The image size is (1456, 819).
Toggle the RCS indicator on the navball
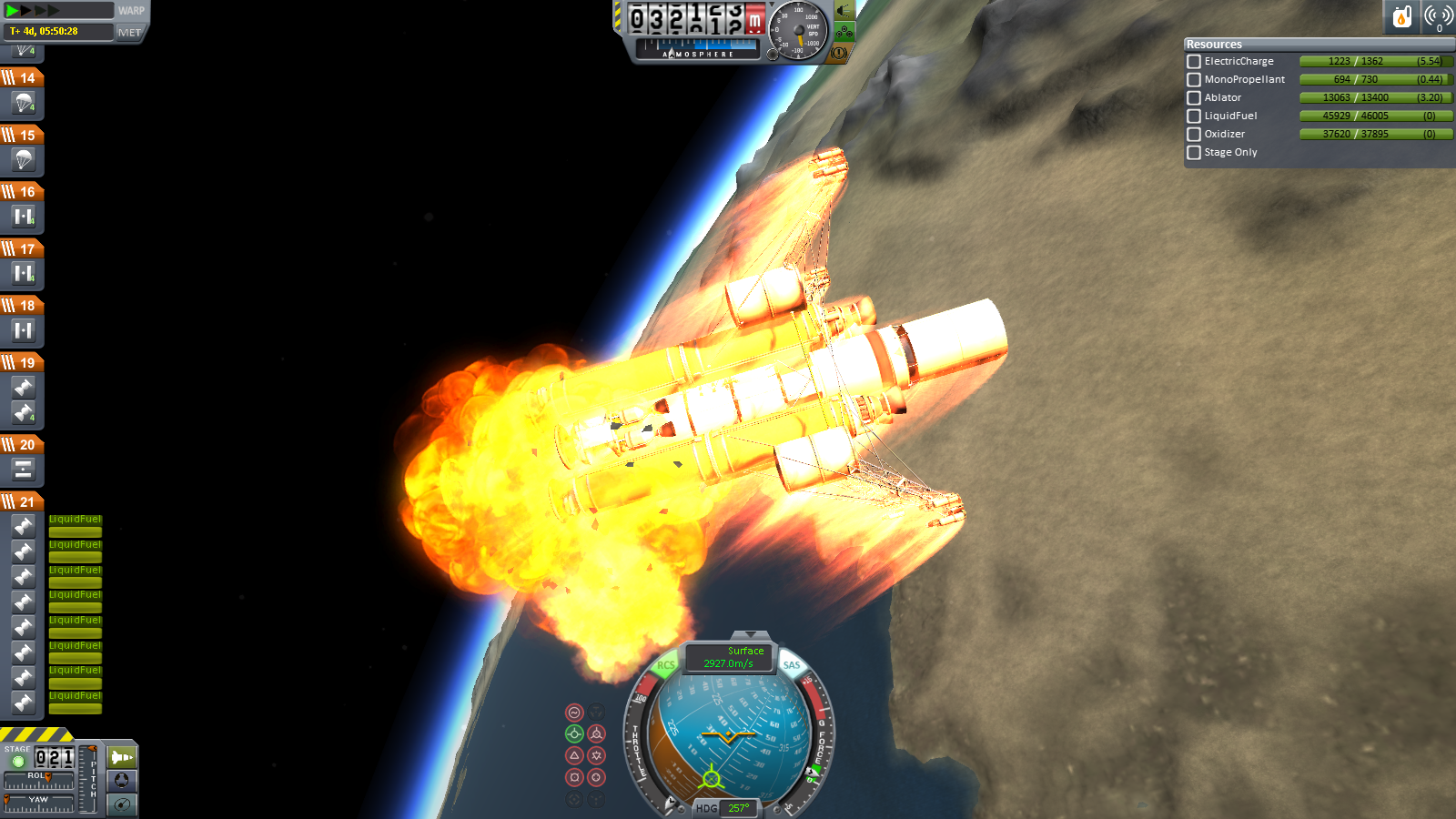click(x=666, y=665)
